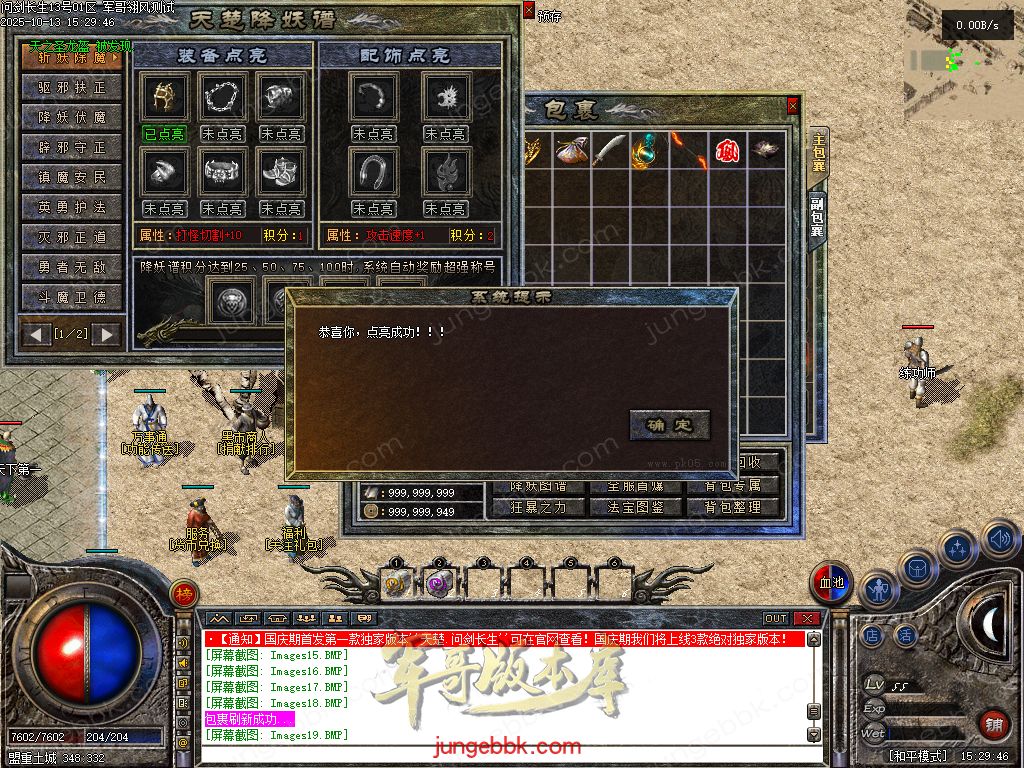Select the chain necklace equipment slot
Viewport: 1024px width, 768px height.
(222, 97)
